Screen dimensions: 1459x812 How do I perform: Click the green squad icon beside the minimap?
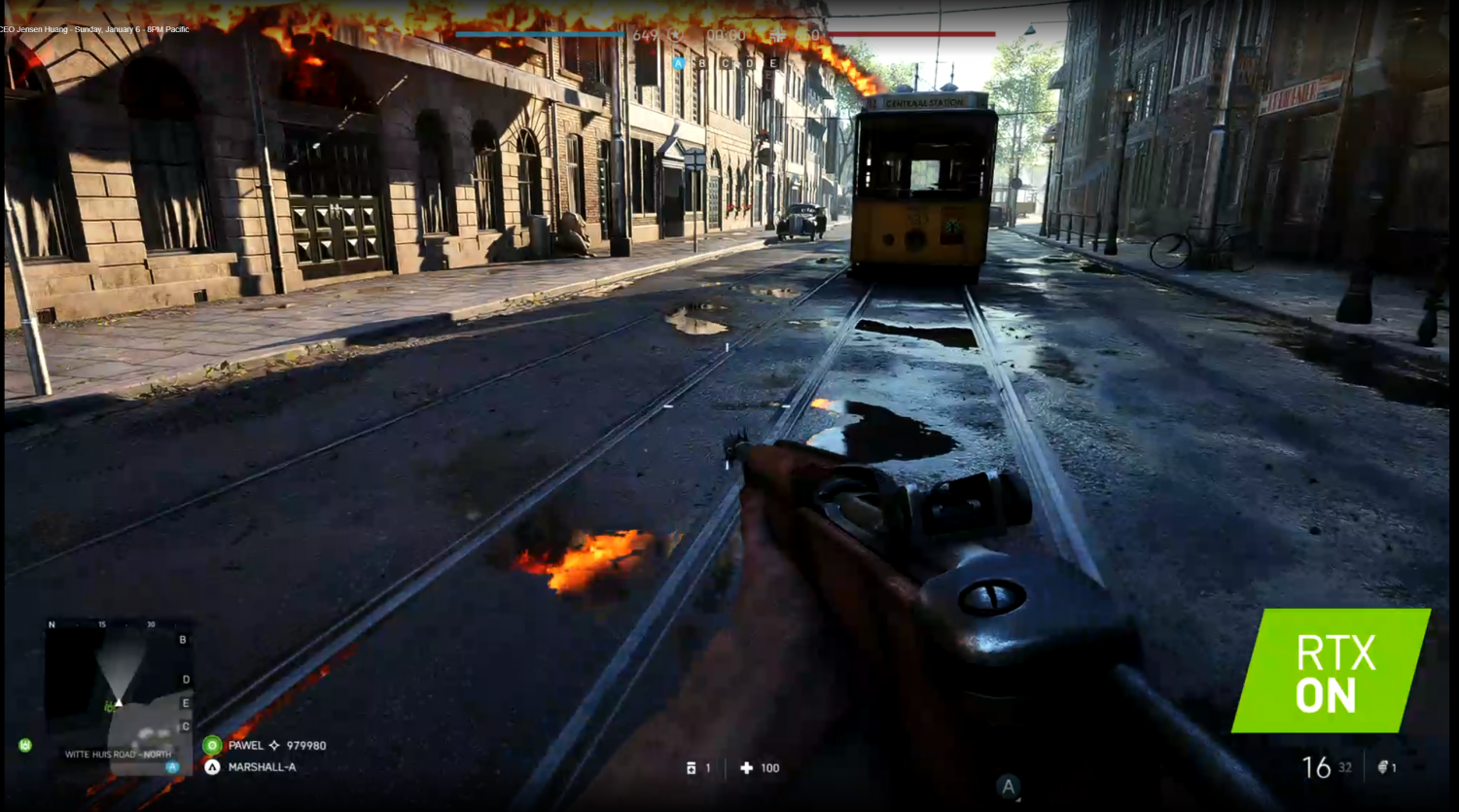25,745
